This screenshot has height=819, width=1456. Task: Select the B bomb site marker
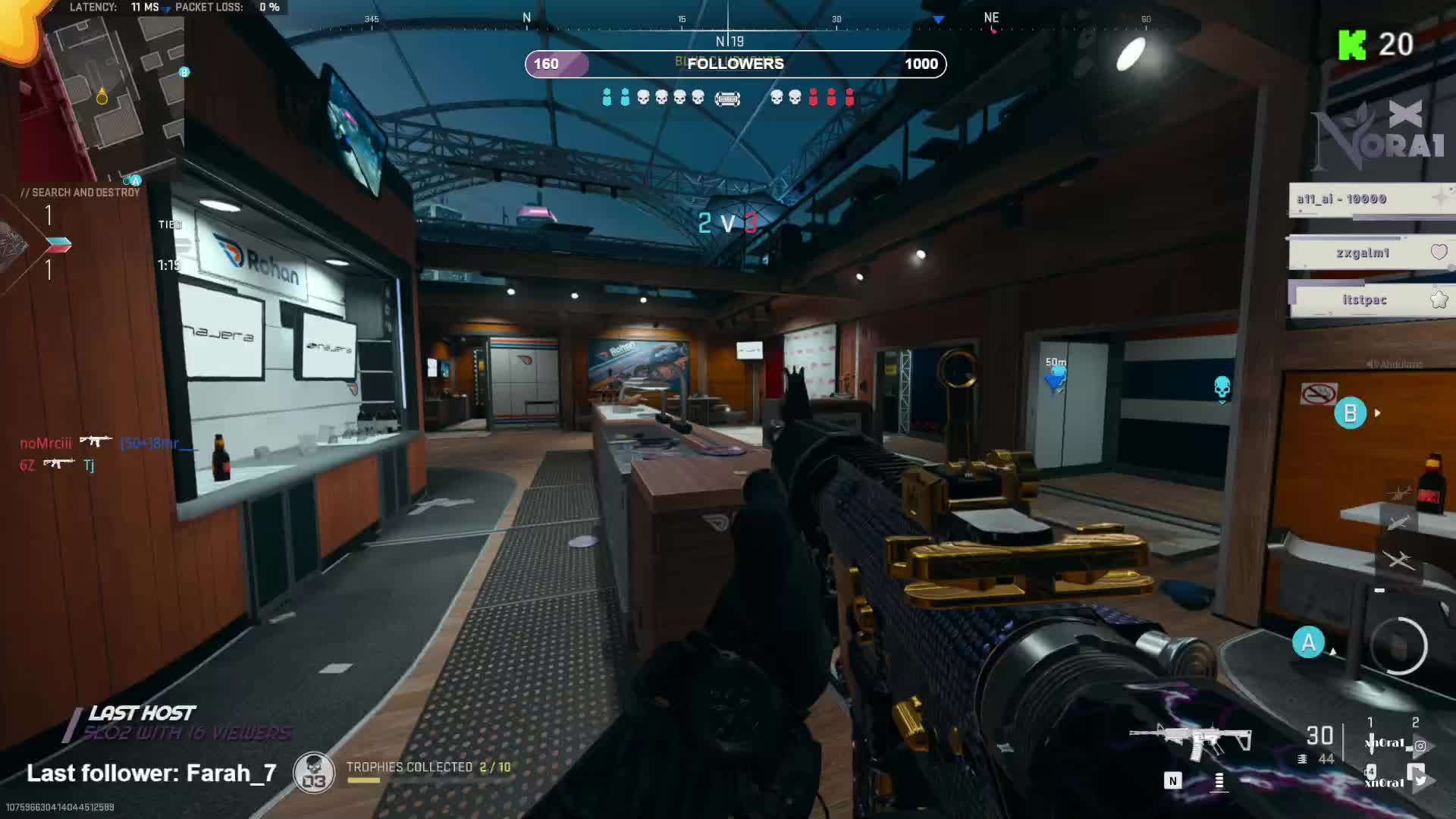(x=1350, y=413)
